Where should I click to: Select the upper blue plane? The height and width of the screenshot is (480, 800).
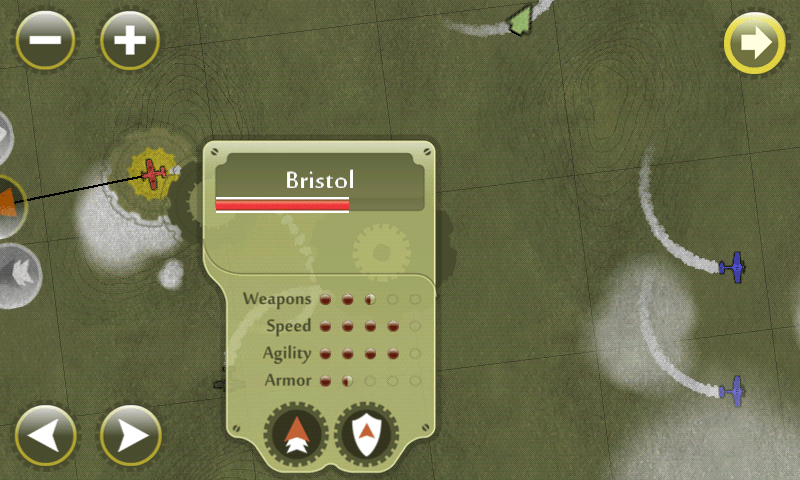[735, 266]
